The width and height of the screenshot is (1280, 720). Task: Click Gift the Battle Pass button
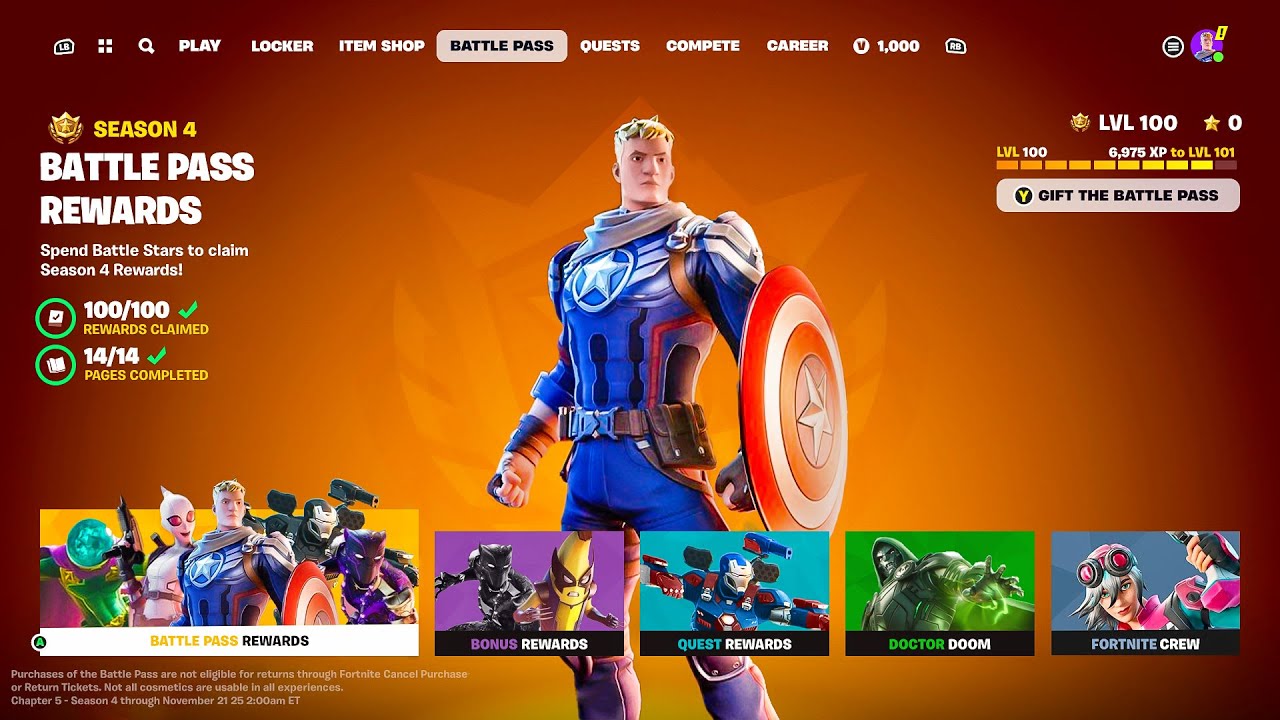(1118, 195)
